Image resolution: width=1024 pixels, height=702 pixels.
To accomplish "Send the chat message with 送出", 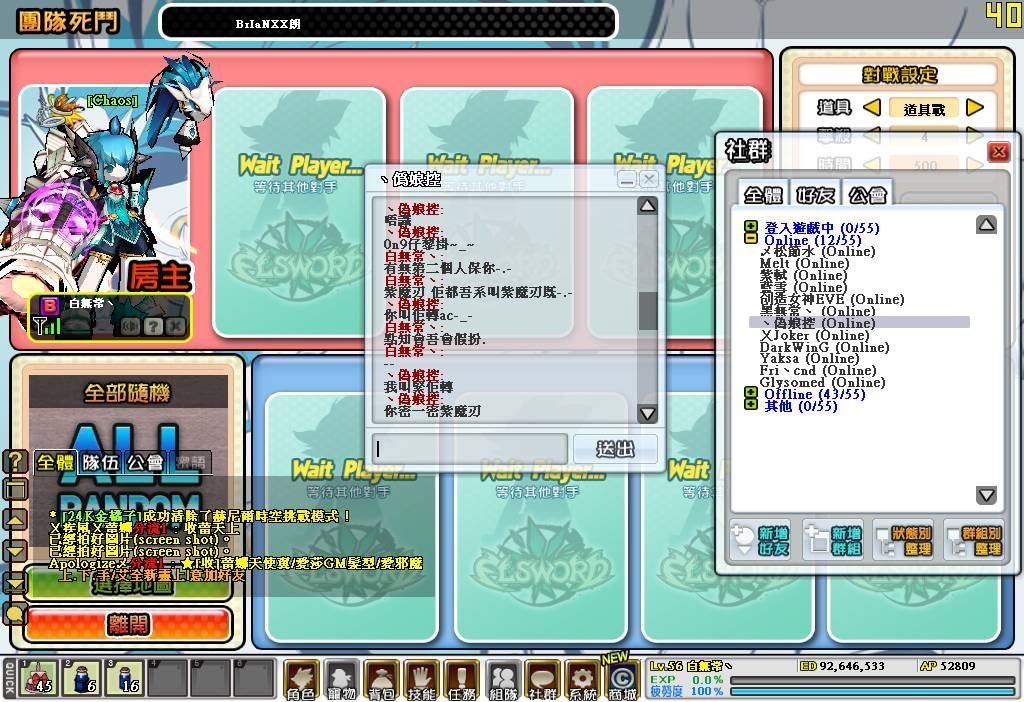I will tap(615, 449).
